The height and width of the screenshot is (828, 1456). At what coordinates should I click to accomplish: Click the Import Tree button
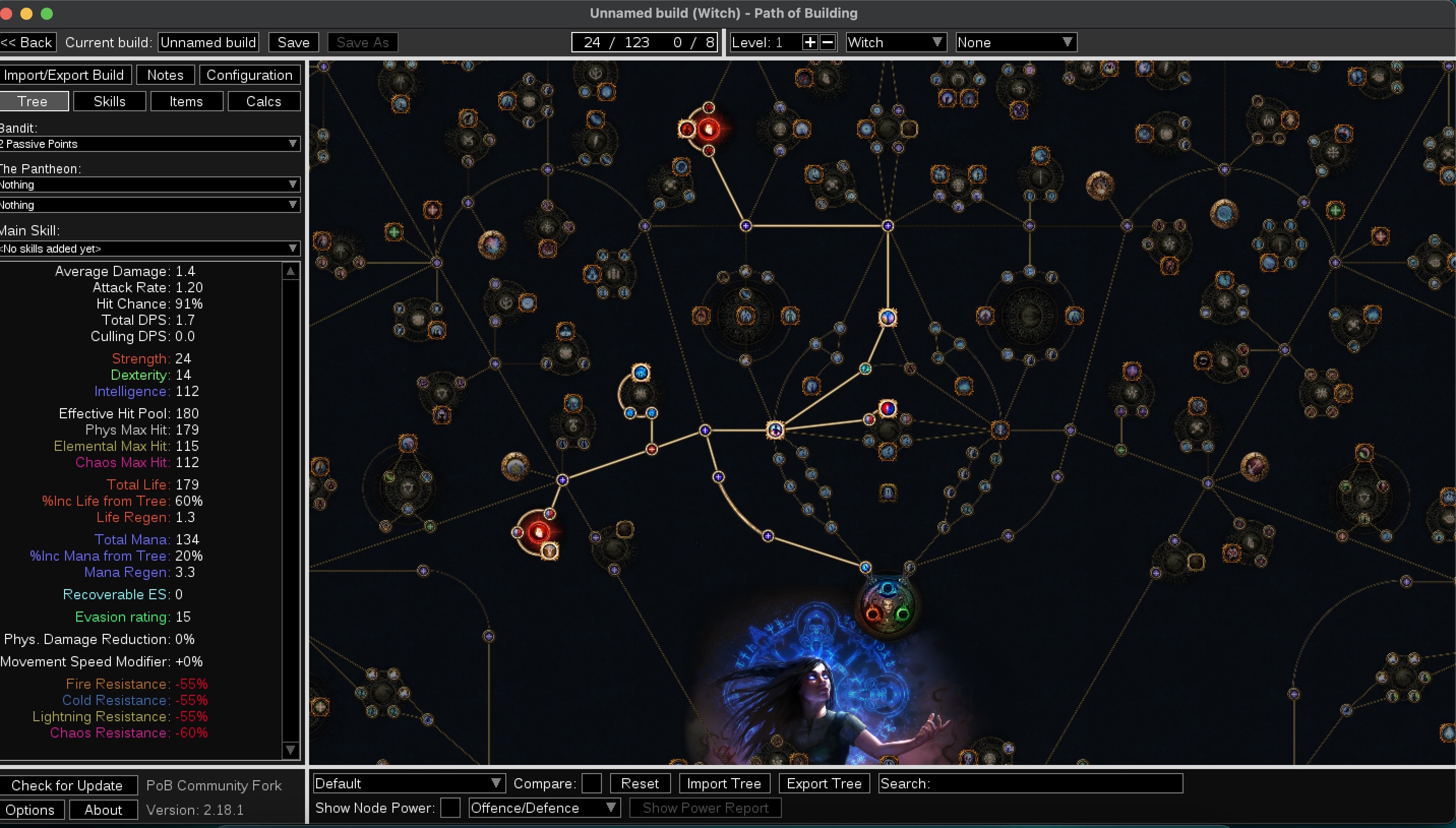coord(724,783)
